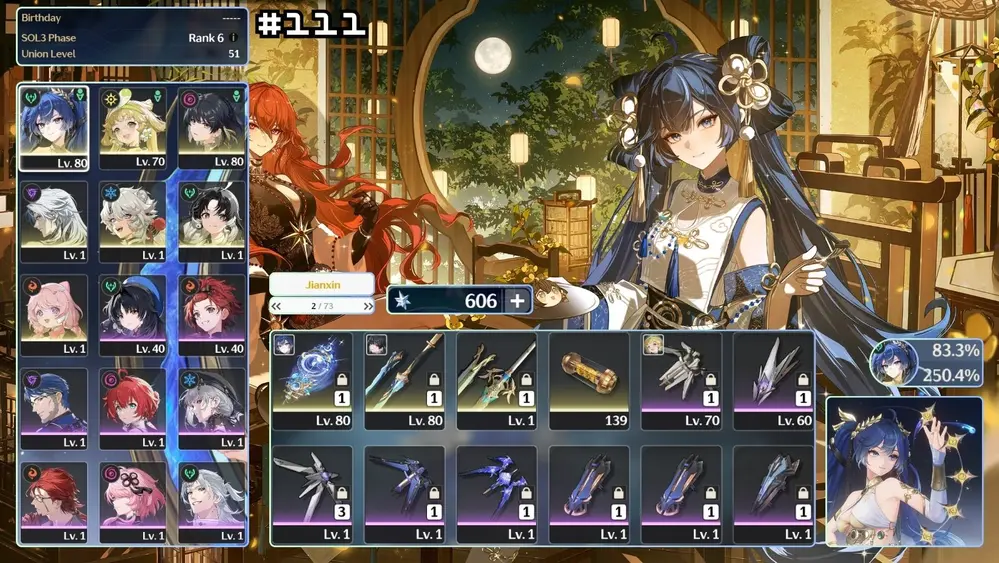This screenshot has height=563, width=999.
Task: Choose the red-haired Lv. 40 character tile
Action: (211, 315)
